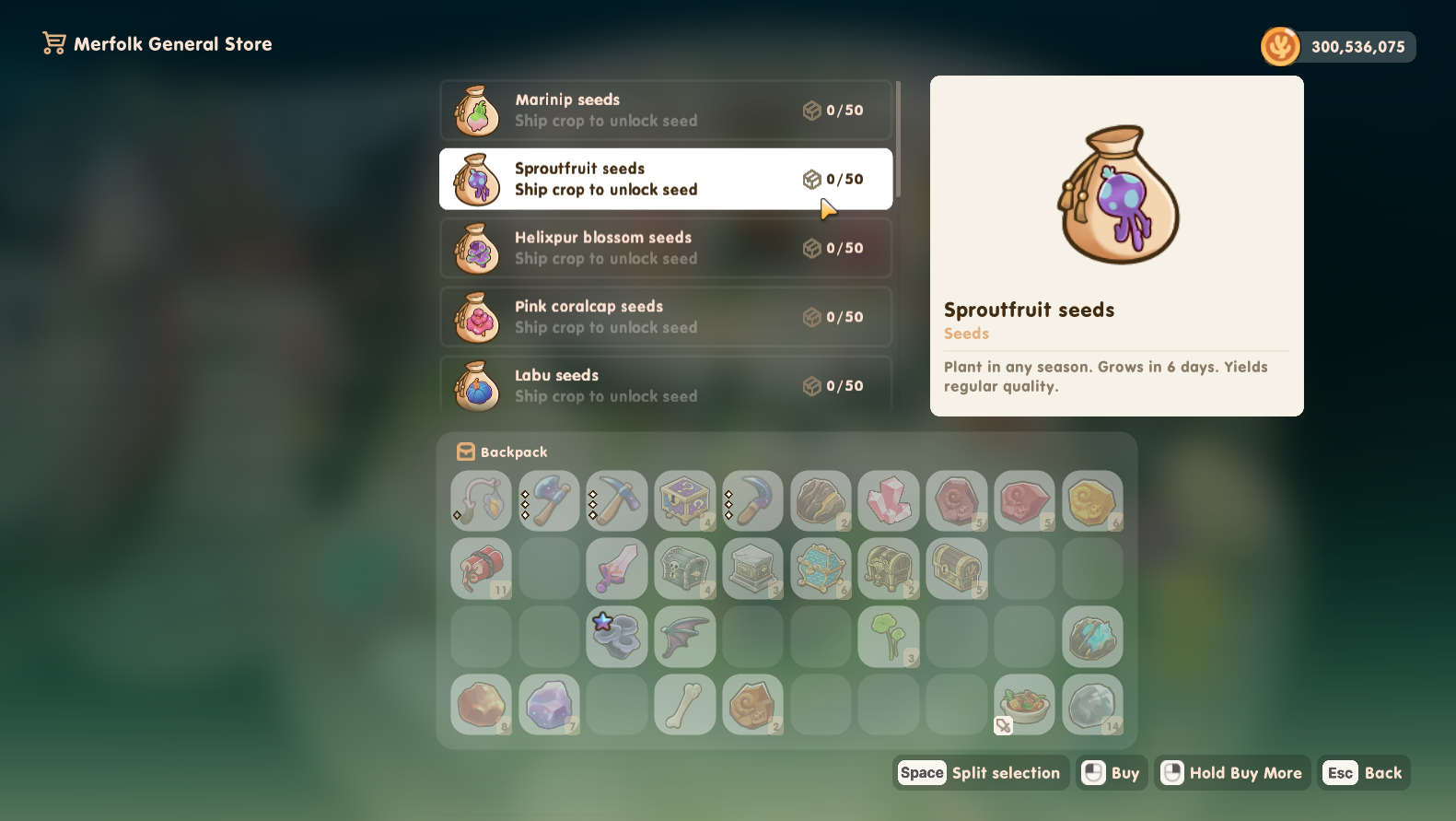The height and width of the screenshot is (821, 1456).
Task: Choose the Sproutfruit seeds listing
Action: (x=665, y=179)
